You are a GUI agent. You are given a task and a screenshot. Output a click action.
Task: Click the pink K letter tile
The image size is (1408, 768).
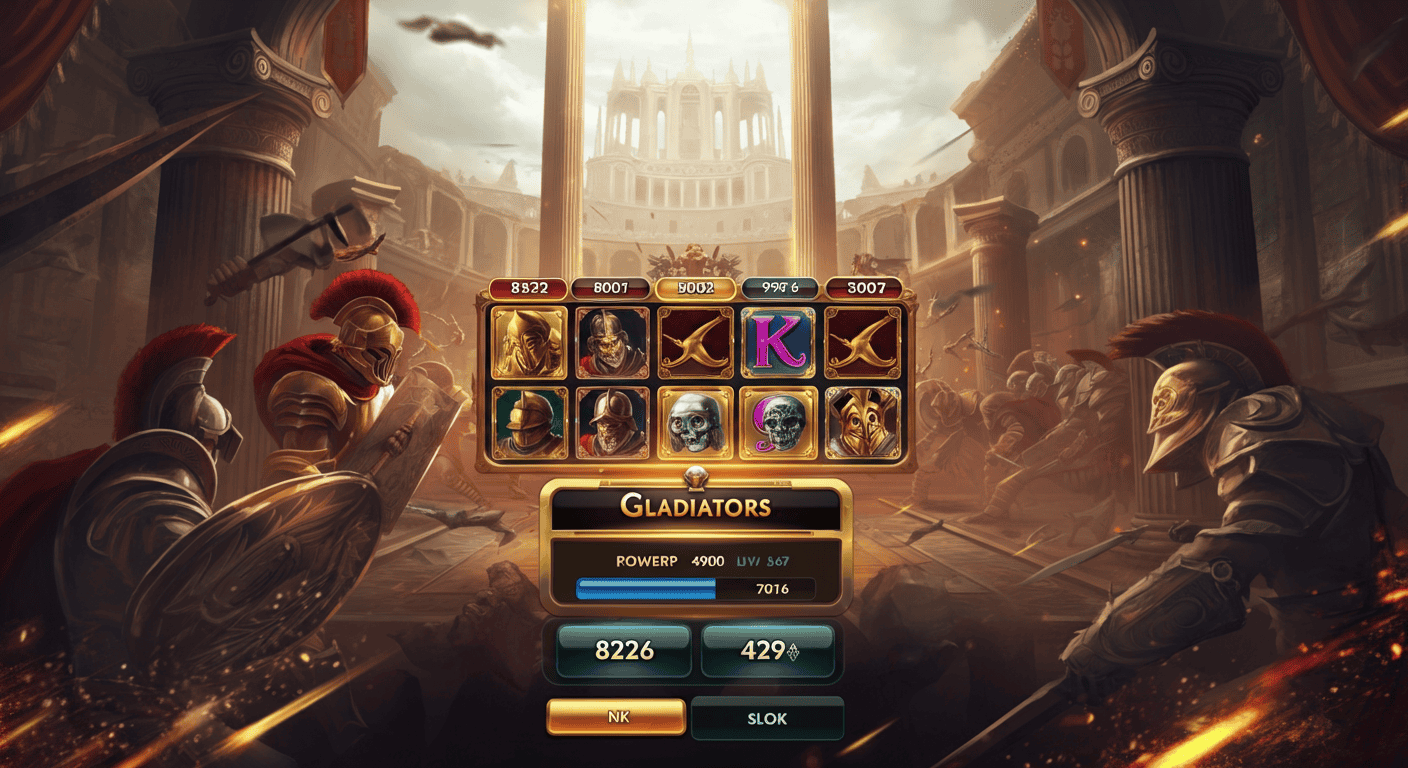779,344
